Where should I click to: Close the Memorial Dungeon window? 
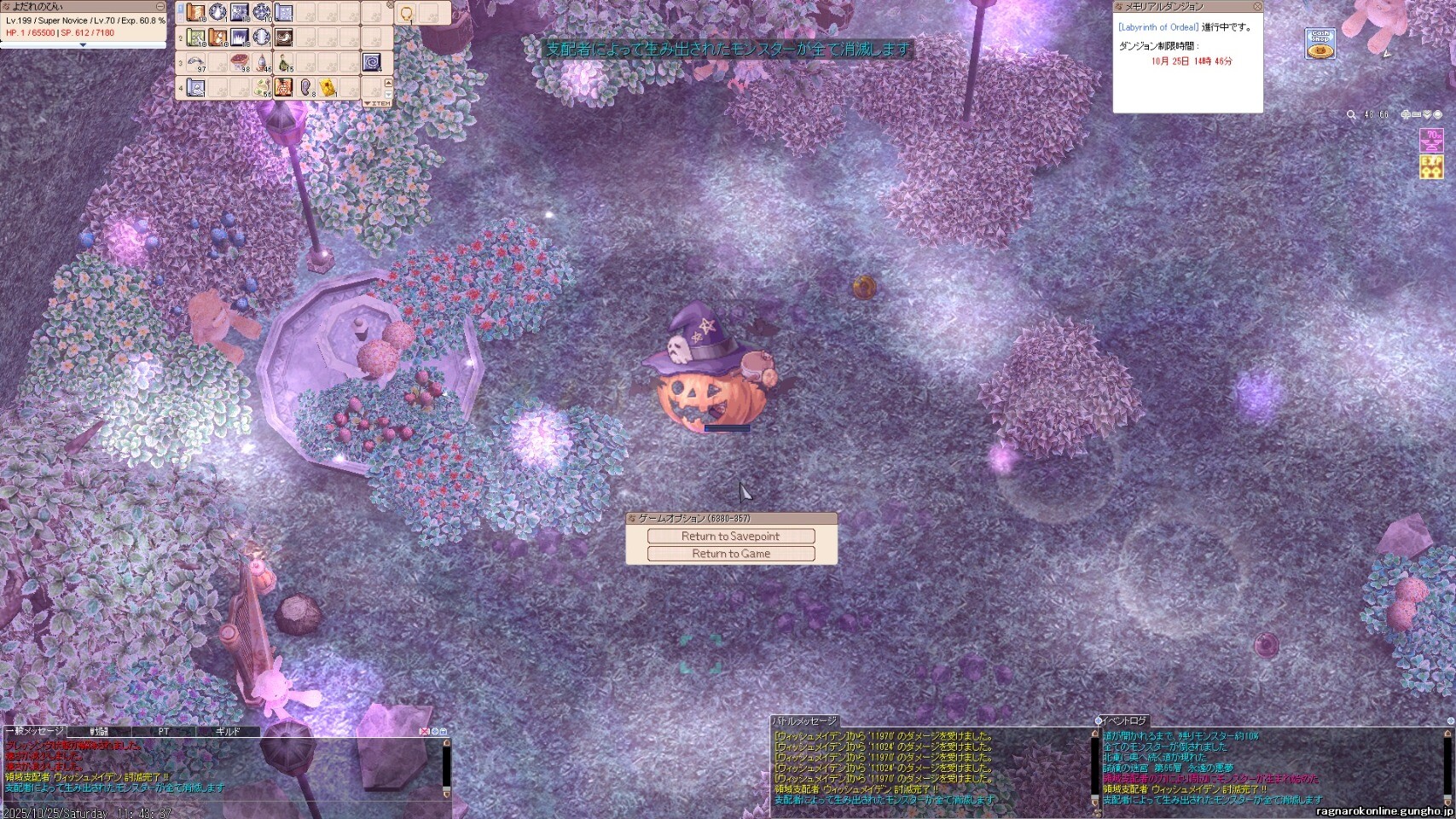pos(1257,7)
